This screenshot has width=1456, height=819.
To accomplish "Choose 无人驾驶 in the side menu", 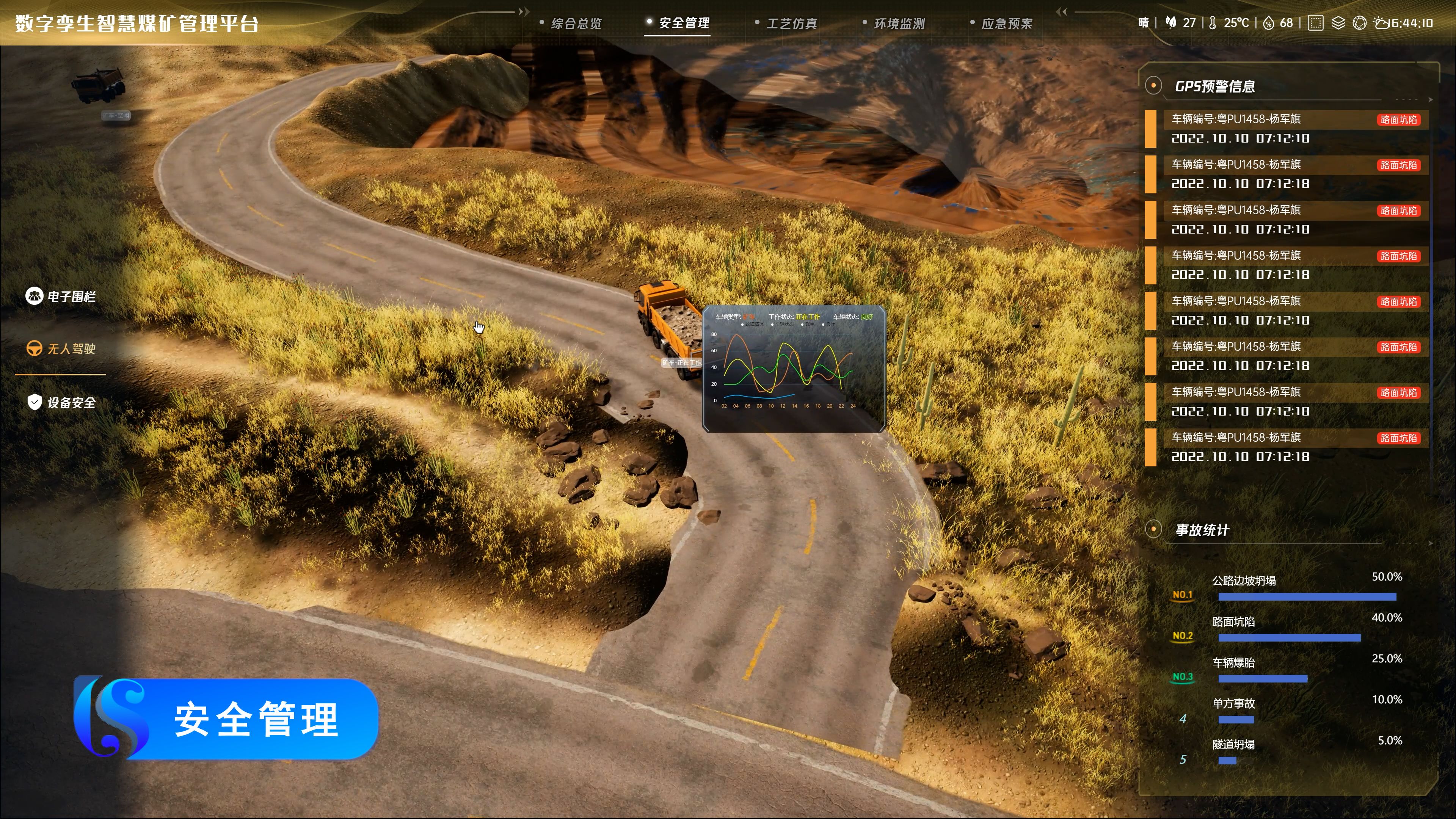I will point(61,349).
